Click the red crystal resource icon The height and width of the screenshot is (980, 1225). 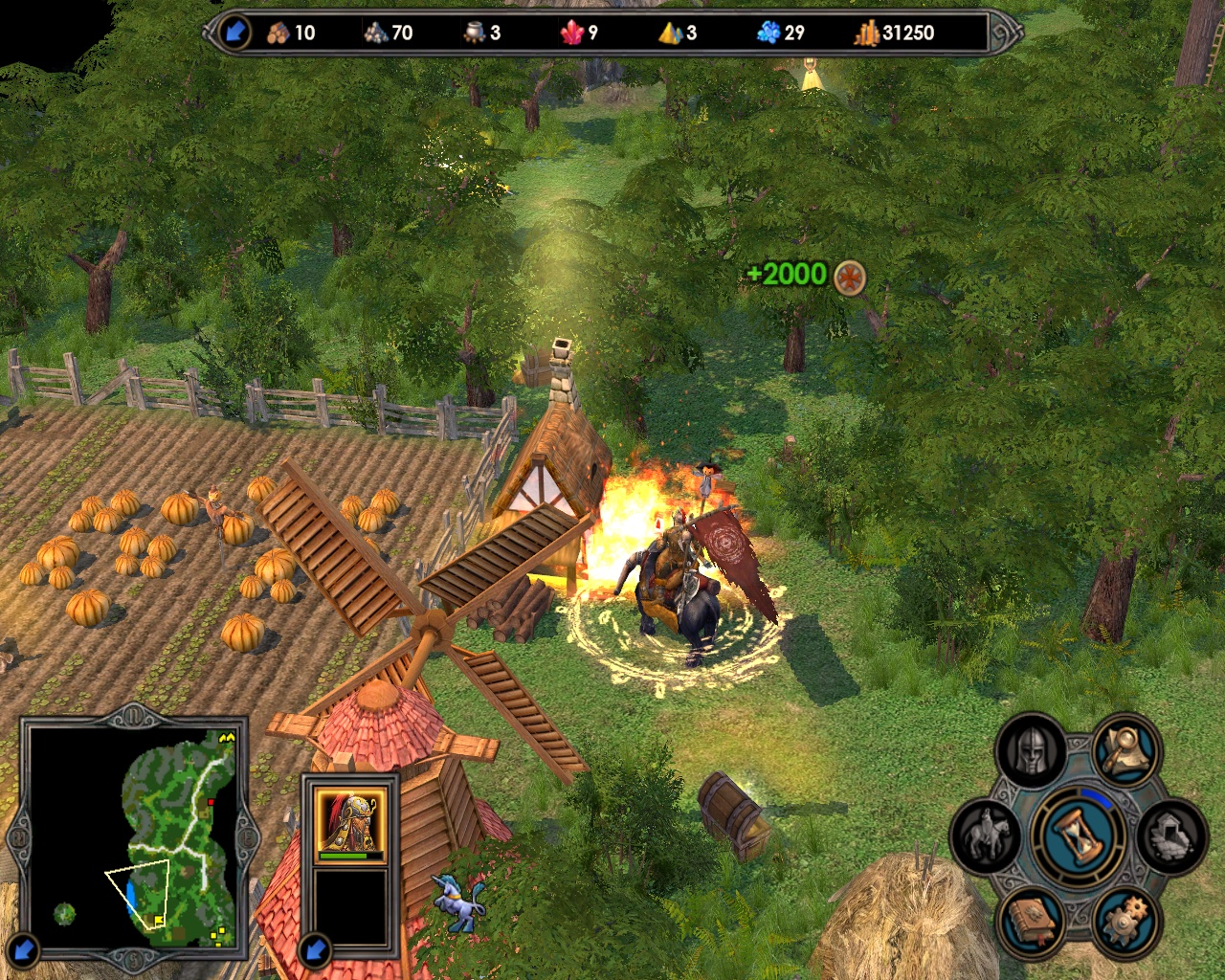click(572, 33)
